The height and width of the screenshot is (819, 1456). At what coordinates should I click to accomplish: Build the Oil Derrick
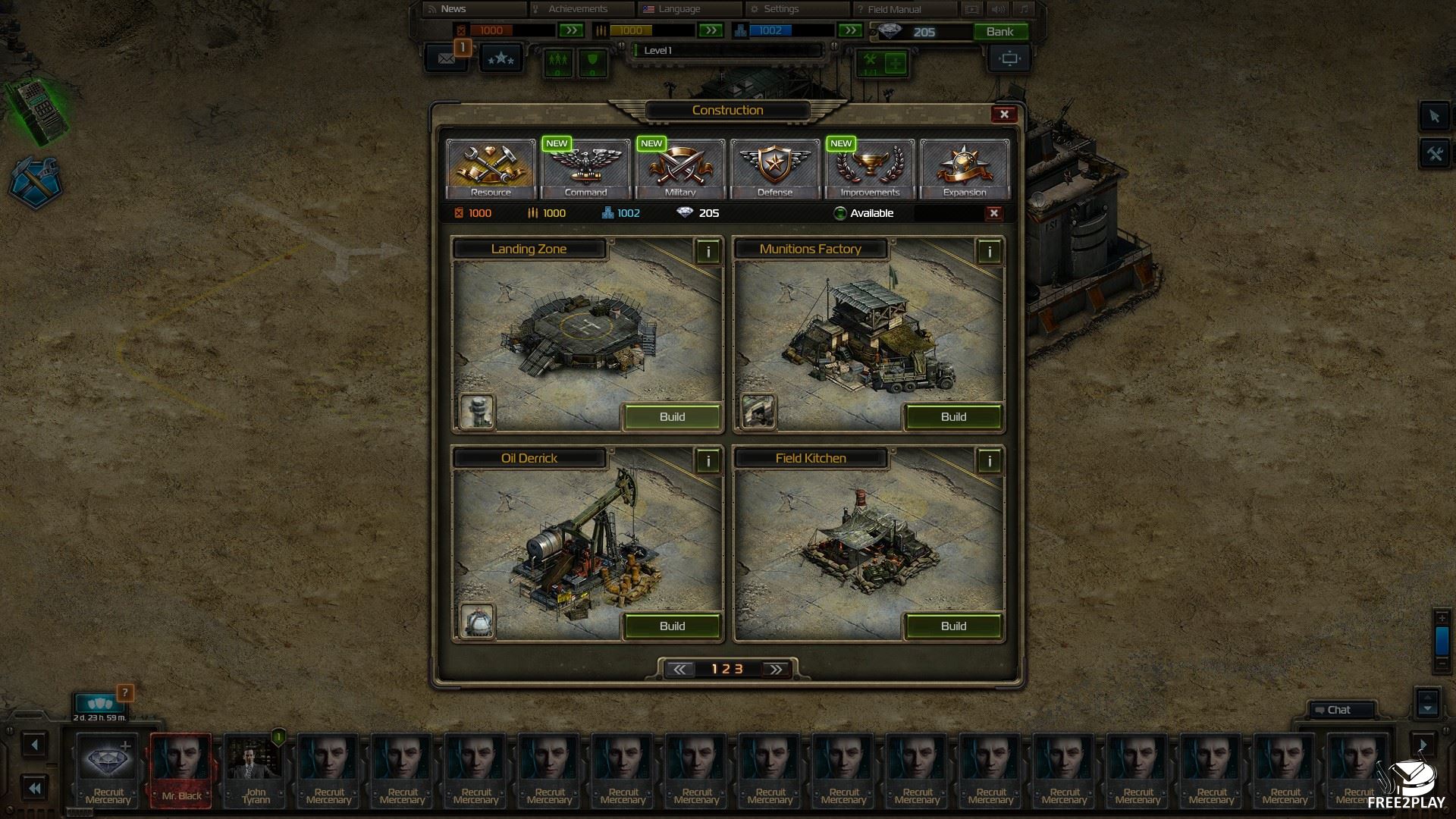coord(672,626)
